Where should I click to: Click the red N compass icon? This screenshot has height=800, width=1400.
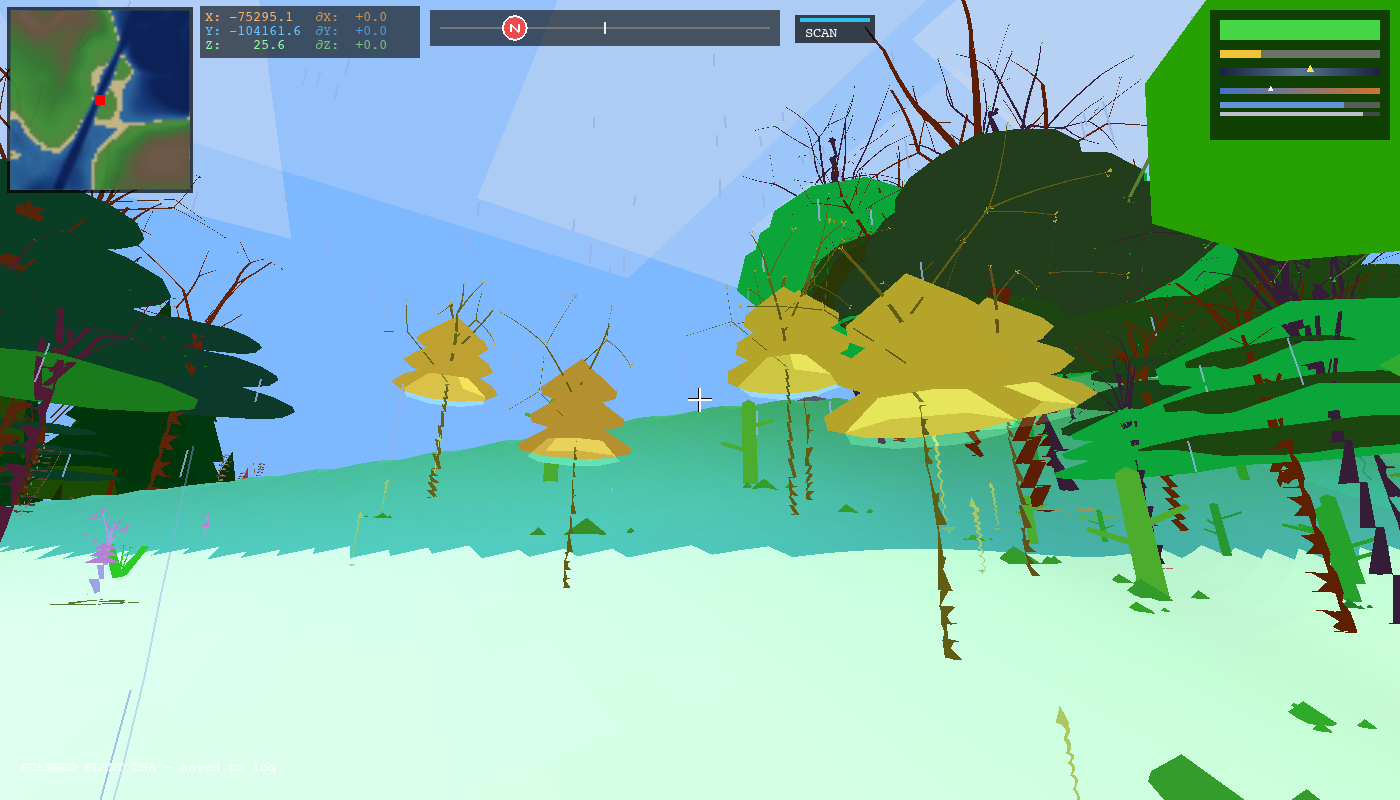pos(514,27)
